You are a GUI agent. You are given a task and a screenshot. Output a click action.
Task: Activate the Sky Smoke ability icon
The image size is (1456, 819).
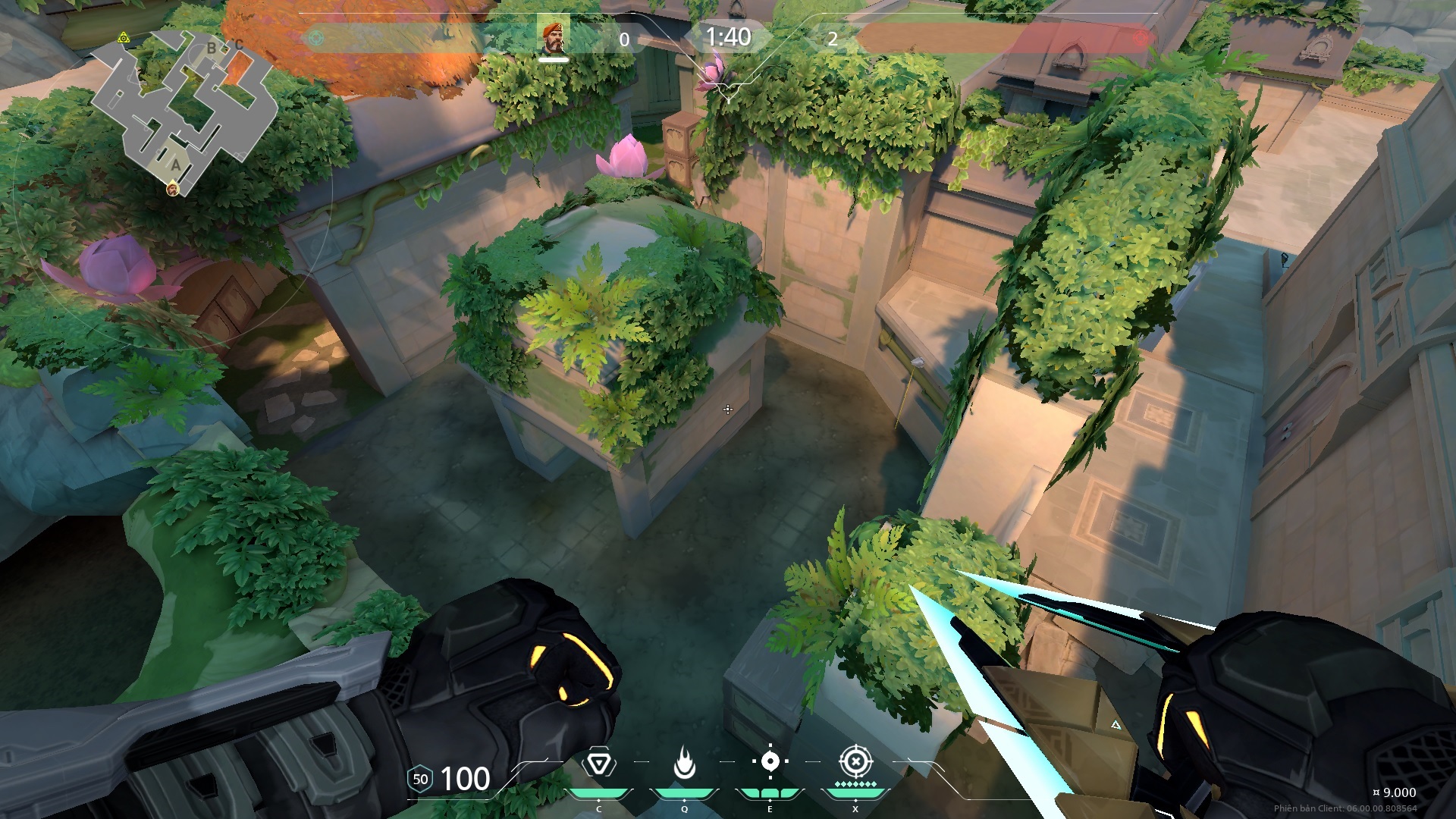point(770,762)
